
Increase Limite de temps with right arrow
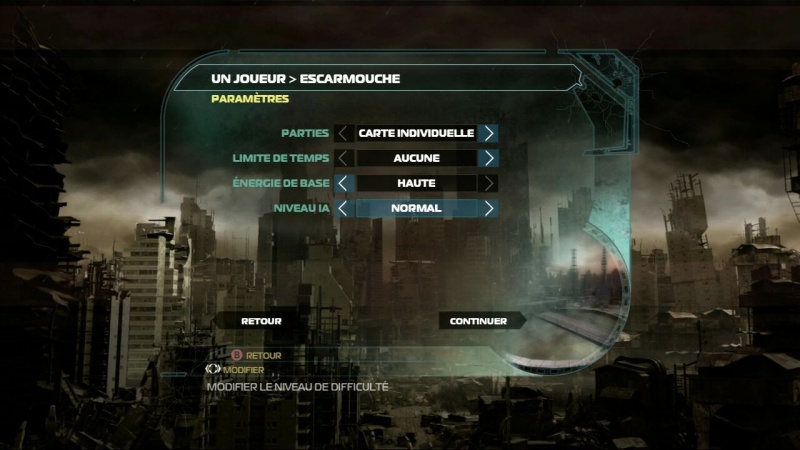pyautogui.click(x=488, y=158)
